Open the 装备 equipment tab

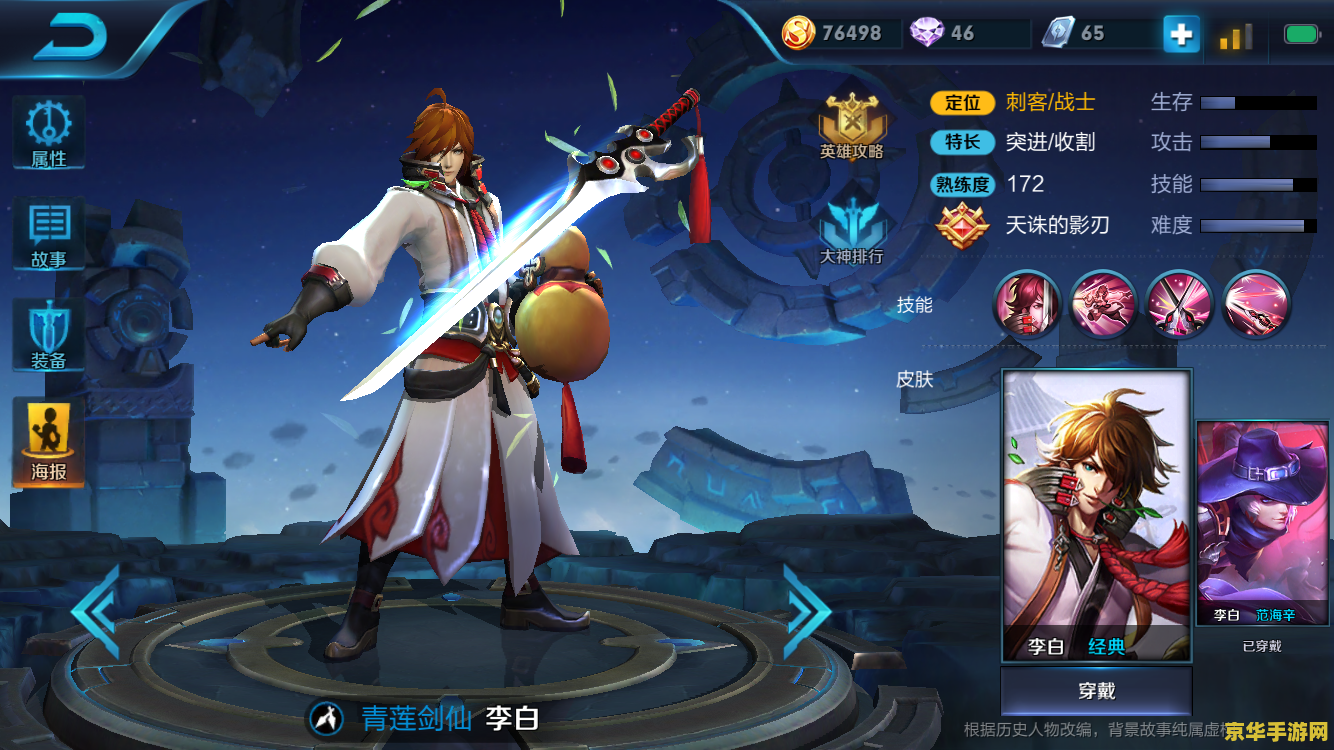(x=48, y=337)
